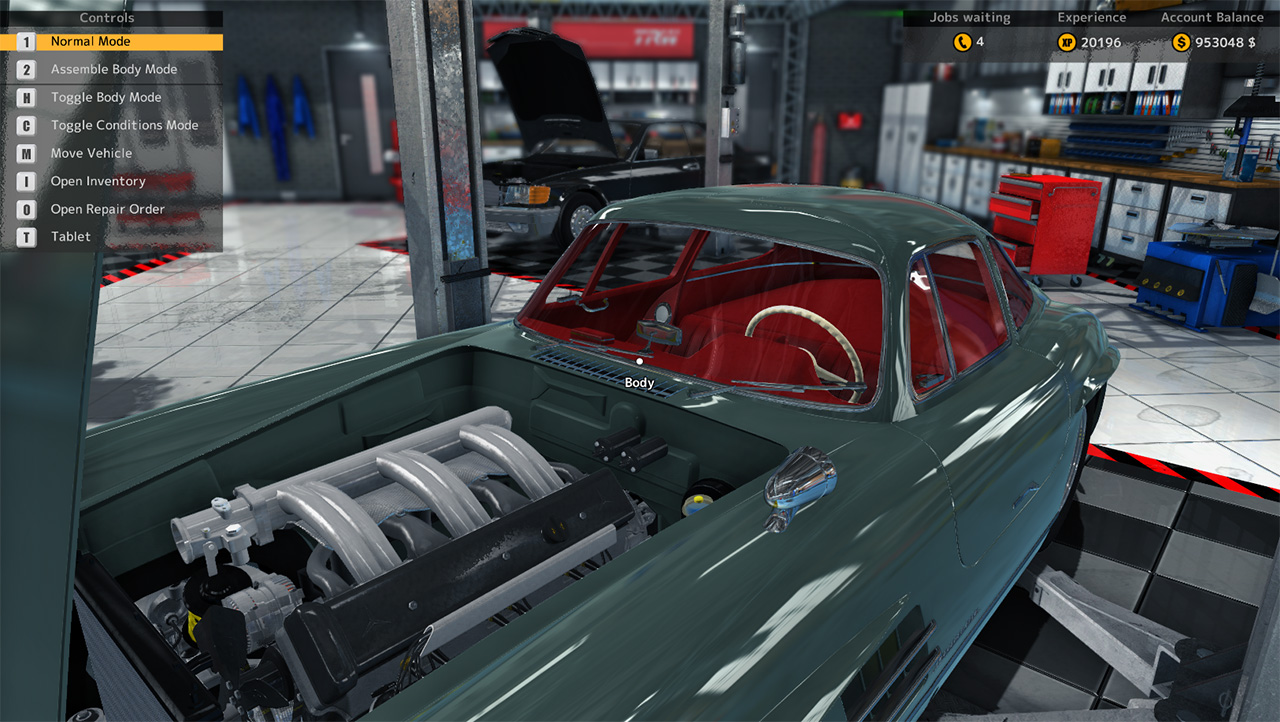Select Assemble Body Mode from Controls
The image size is (1280, 722).
coord(113,69)
